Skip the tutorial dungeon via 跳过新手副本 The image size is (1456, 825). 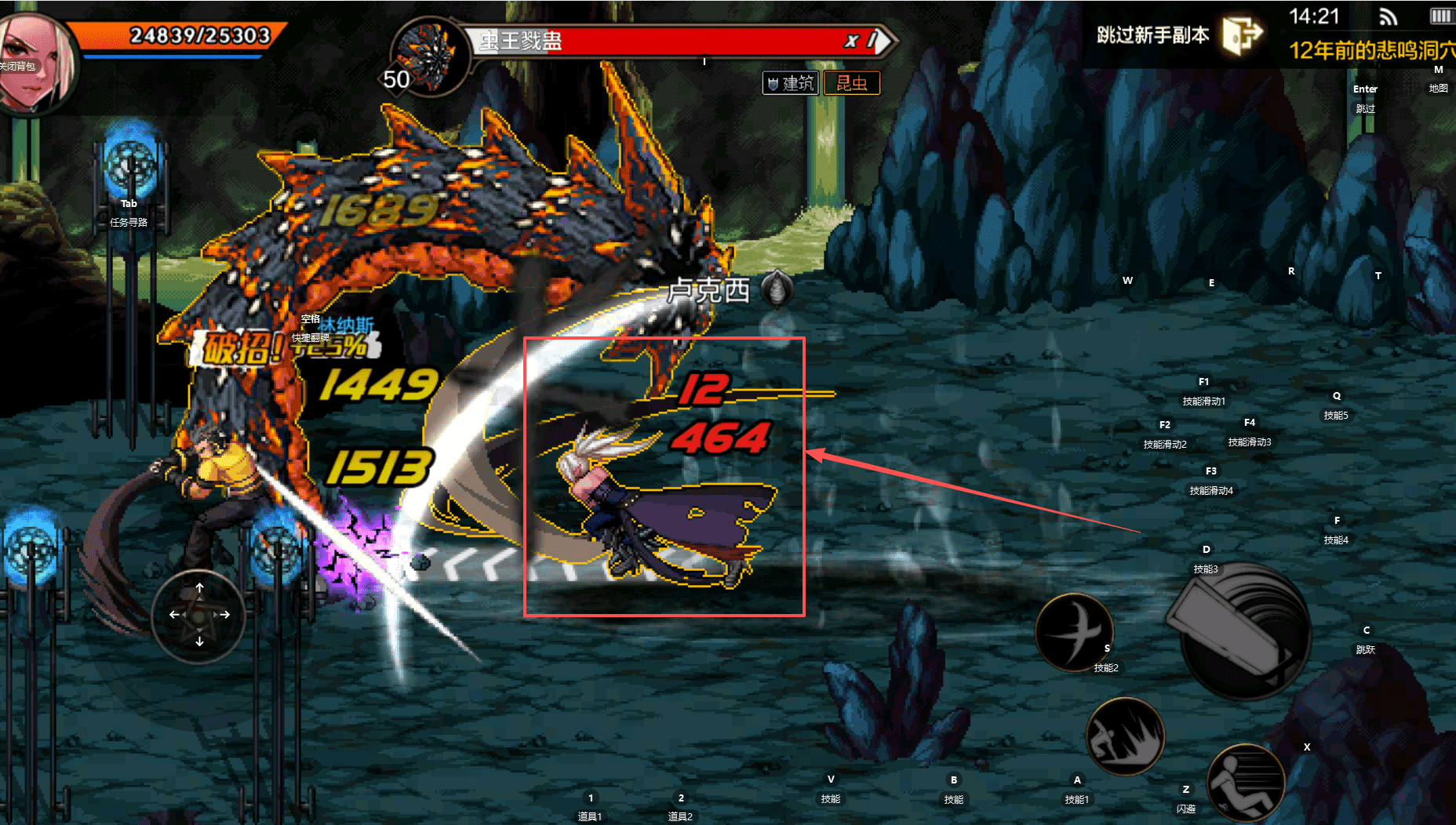click(x=1178, y=35)
